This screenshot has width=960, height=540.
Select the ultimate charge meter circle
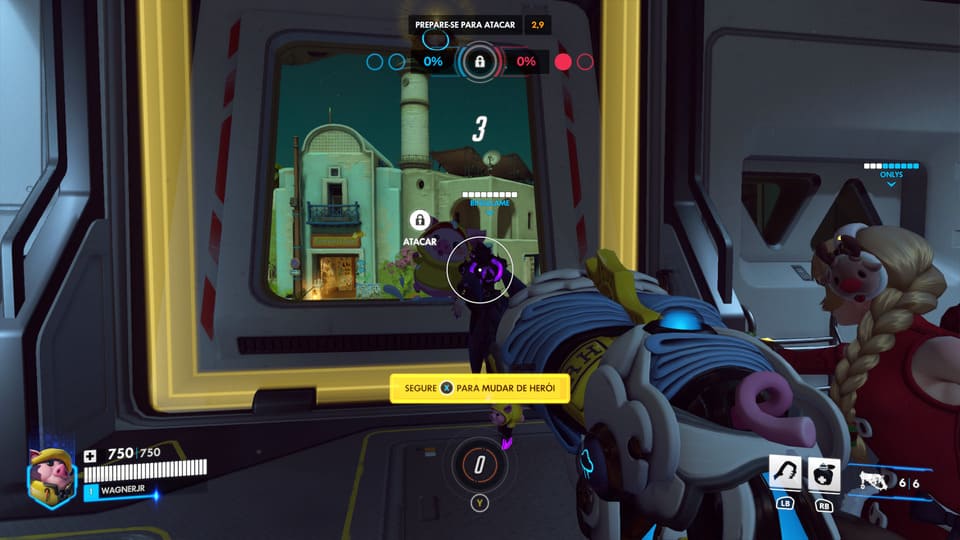coord(480,464)
